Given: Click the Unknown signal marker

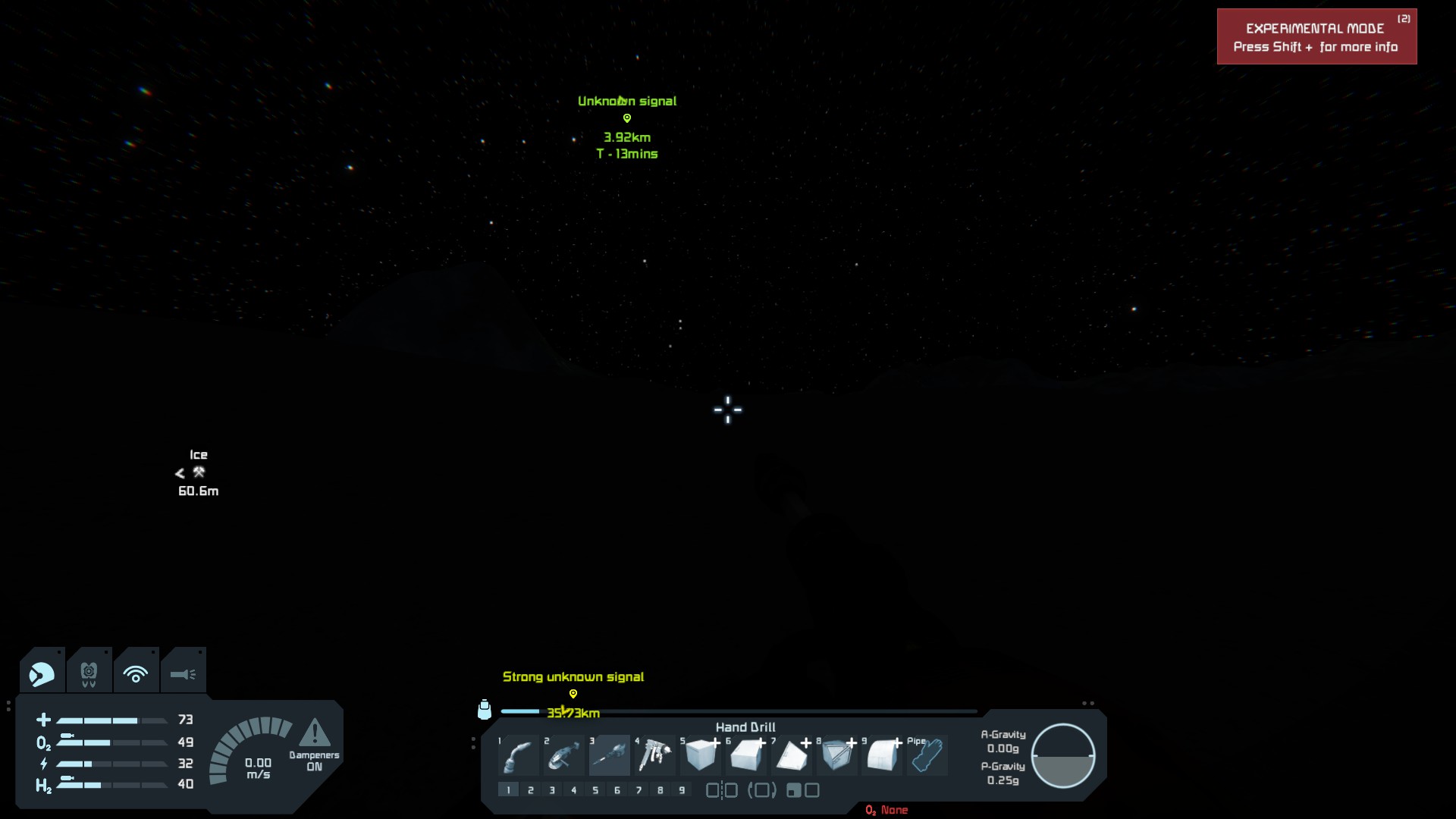Looking at the screenshot, I should tap(627, 118).
